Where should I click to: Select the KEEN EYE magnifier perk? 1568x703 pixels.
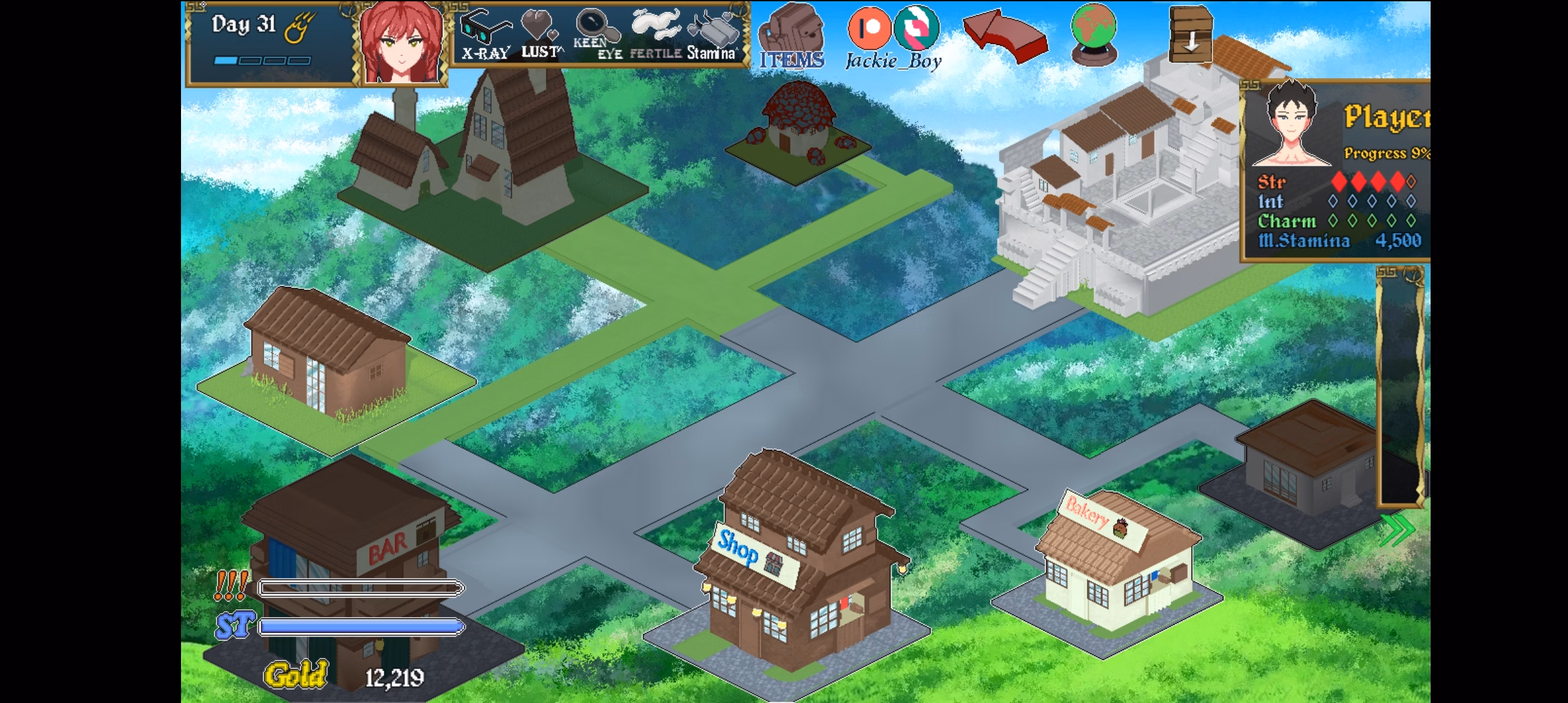point(596,33)
